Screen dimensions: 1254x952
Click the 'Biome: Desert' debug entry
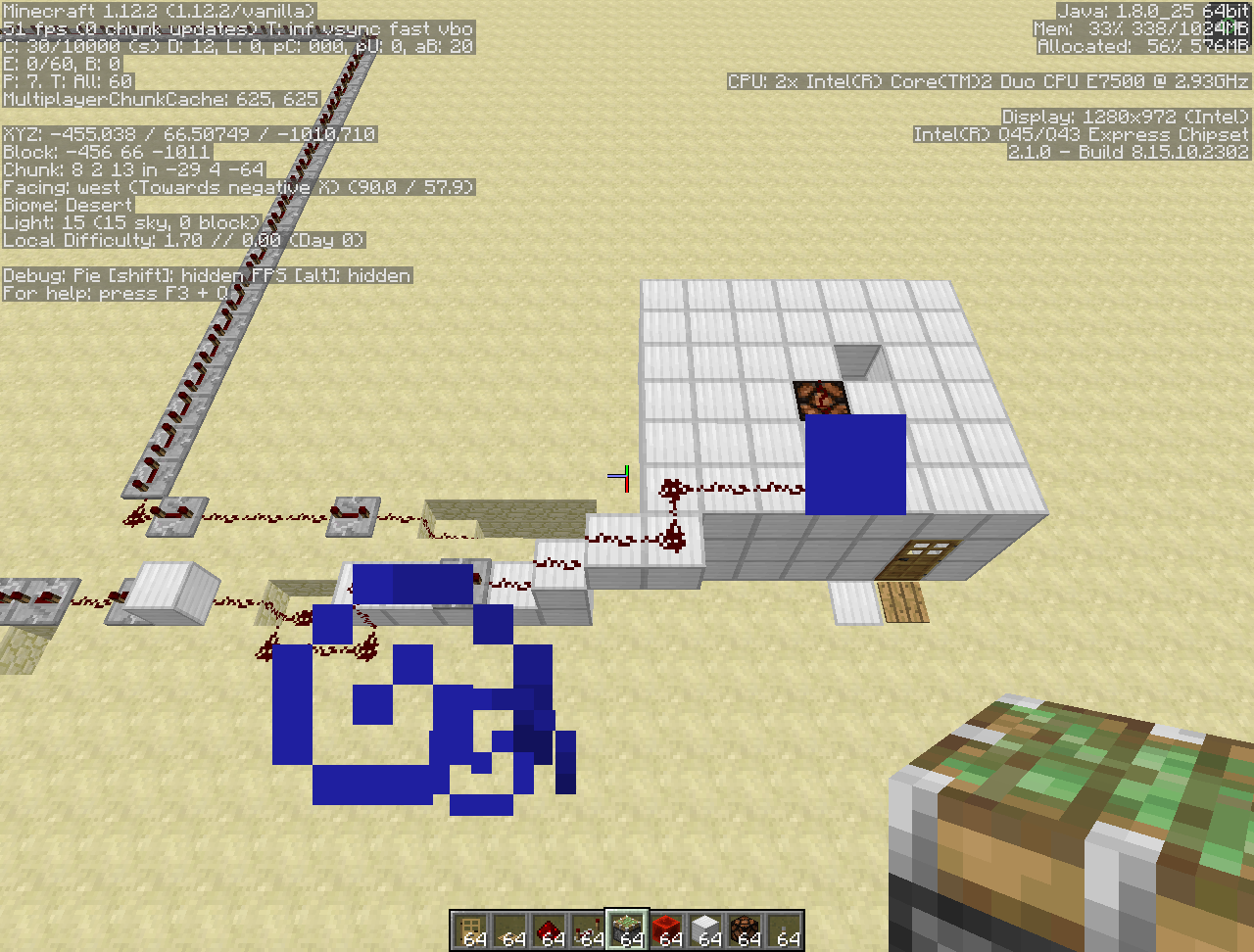(67, 205)
